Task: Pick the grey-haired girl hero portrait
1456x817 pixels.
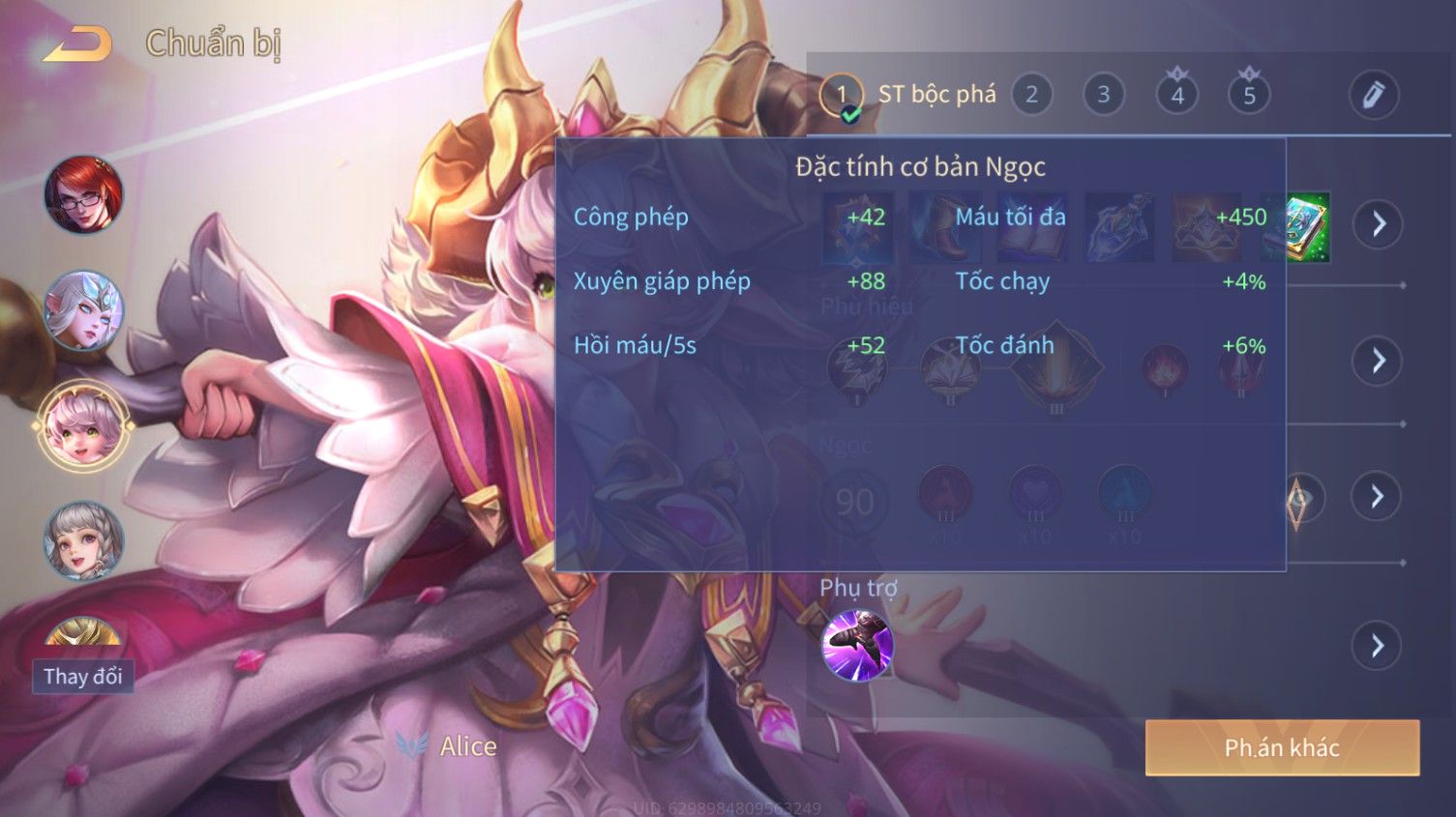Action: 84,540
